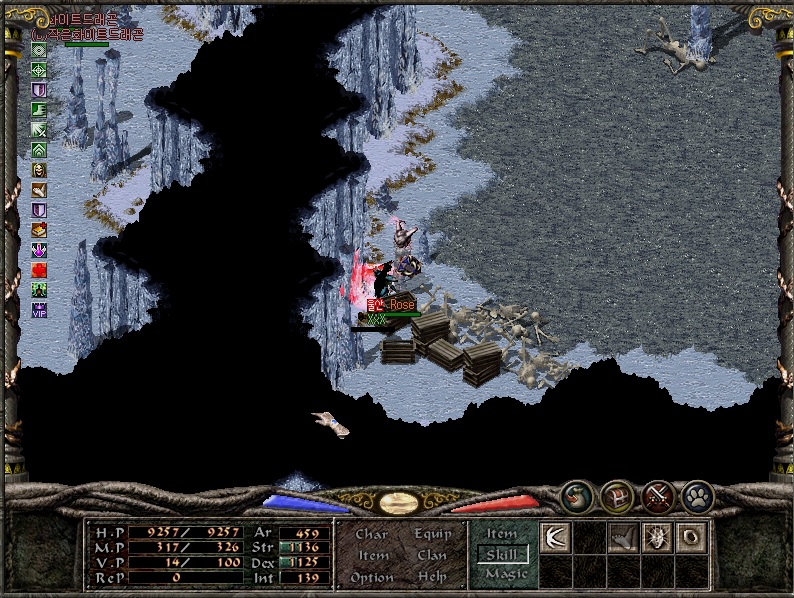This screenshot has width=794, height=598.
Task: Select the claw slash skill slot
Action: [x=555, y=538]
